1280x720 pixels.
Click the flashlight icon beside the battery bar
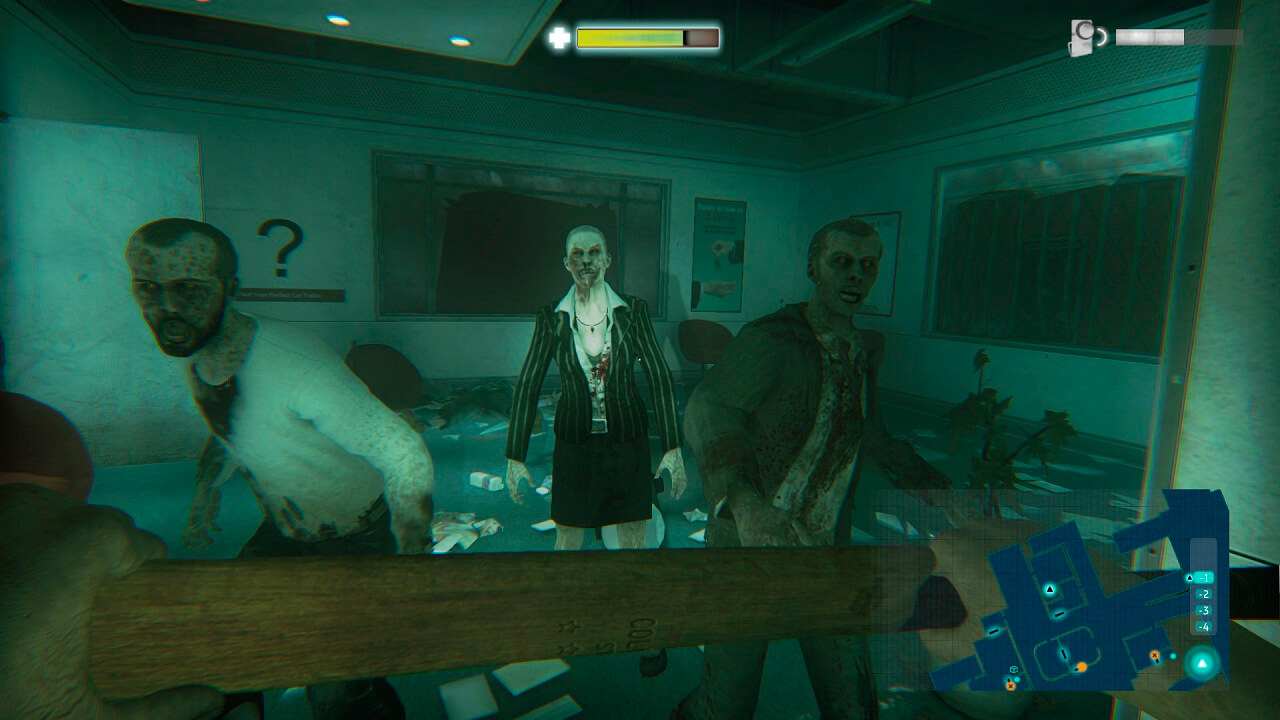click(x=1083, y=38)
